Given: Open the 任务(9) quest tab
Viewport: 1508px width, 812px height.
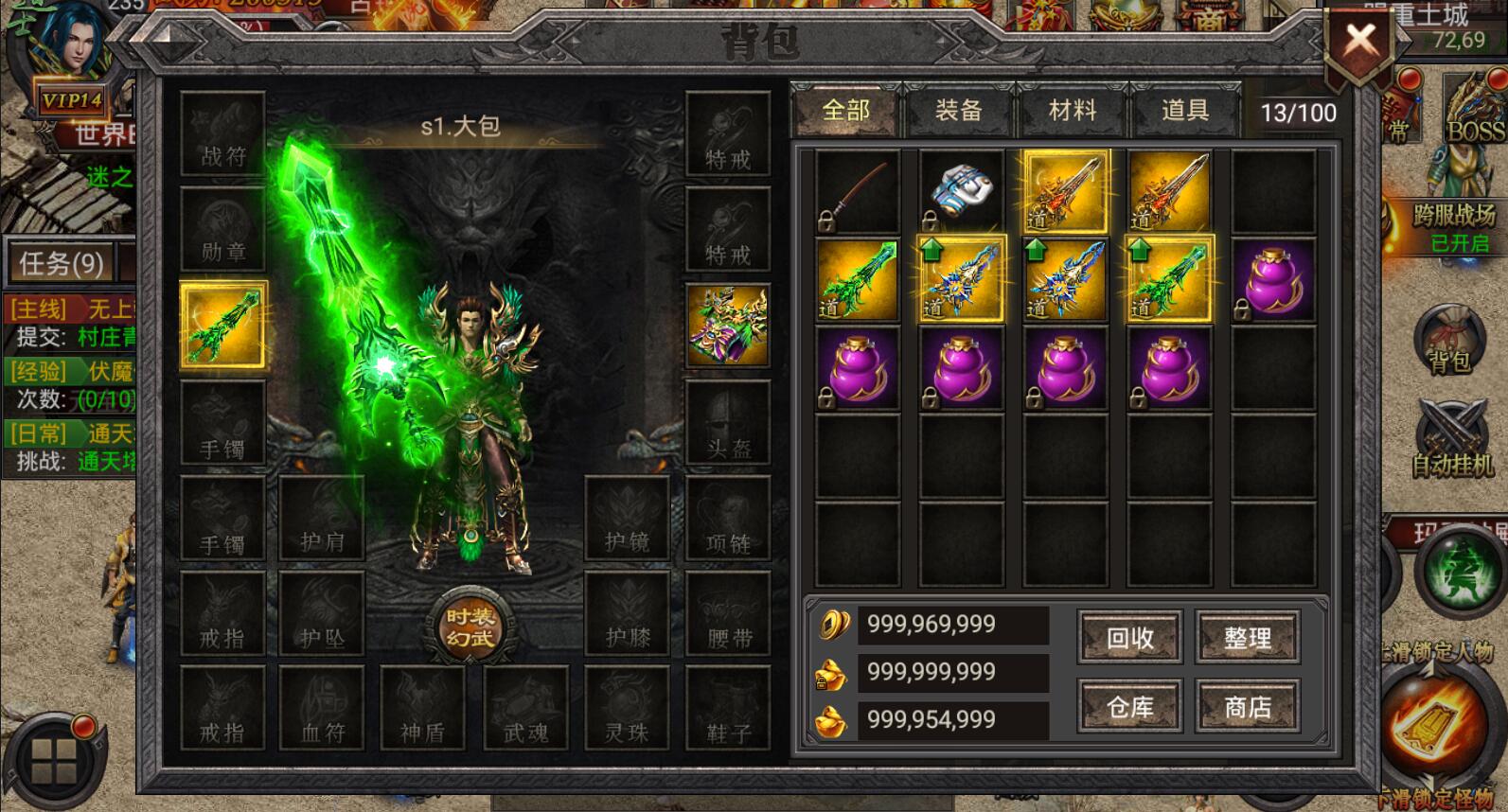Looking at the screenshot, I should coord(62,262).
